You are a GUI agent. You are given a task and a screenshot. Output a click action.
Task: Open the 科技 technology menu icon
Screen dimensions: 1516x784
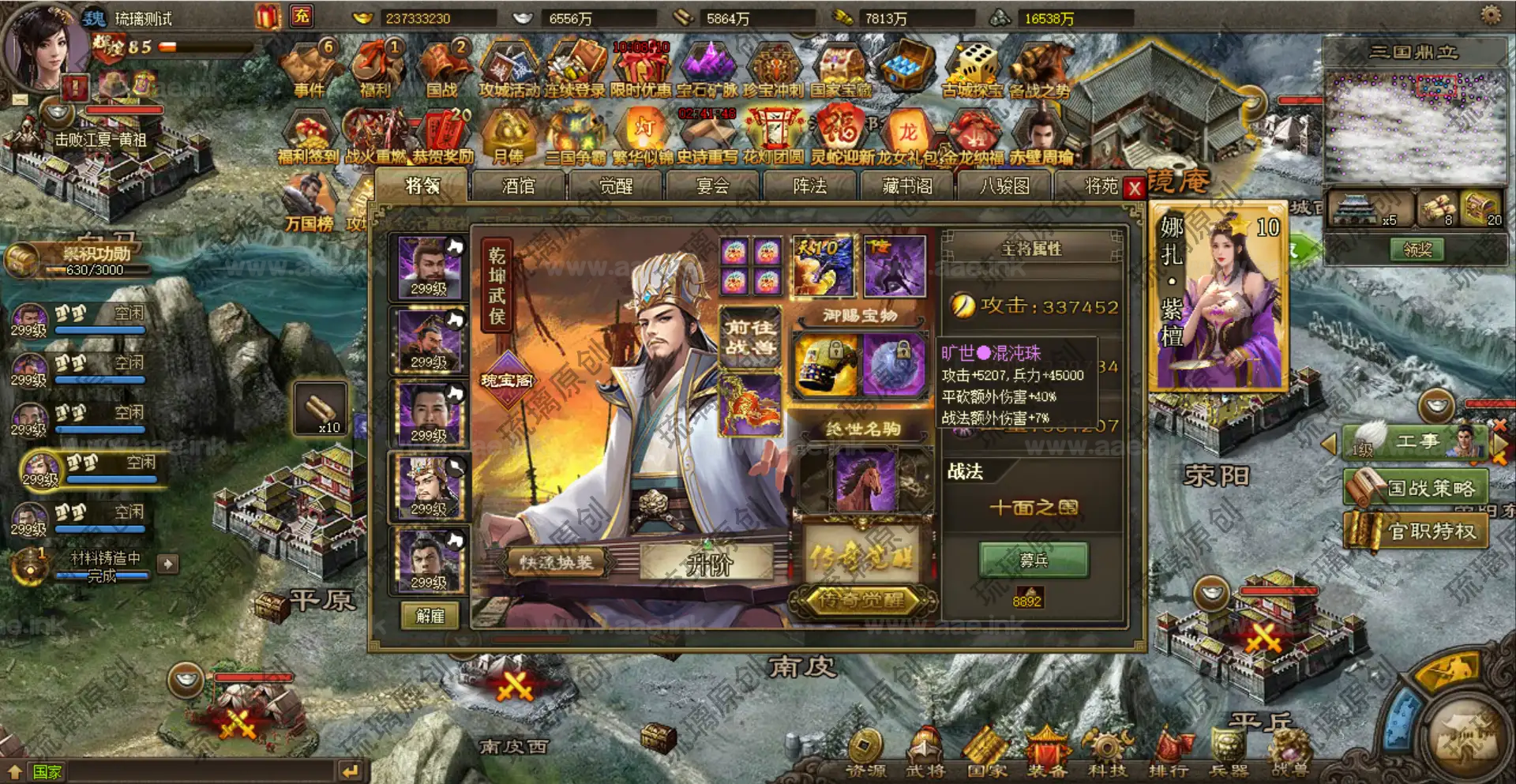click(1107, 755)
